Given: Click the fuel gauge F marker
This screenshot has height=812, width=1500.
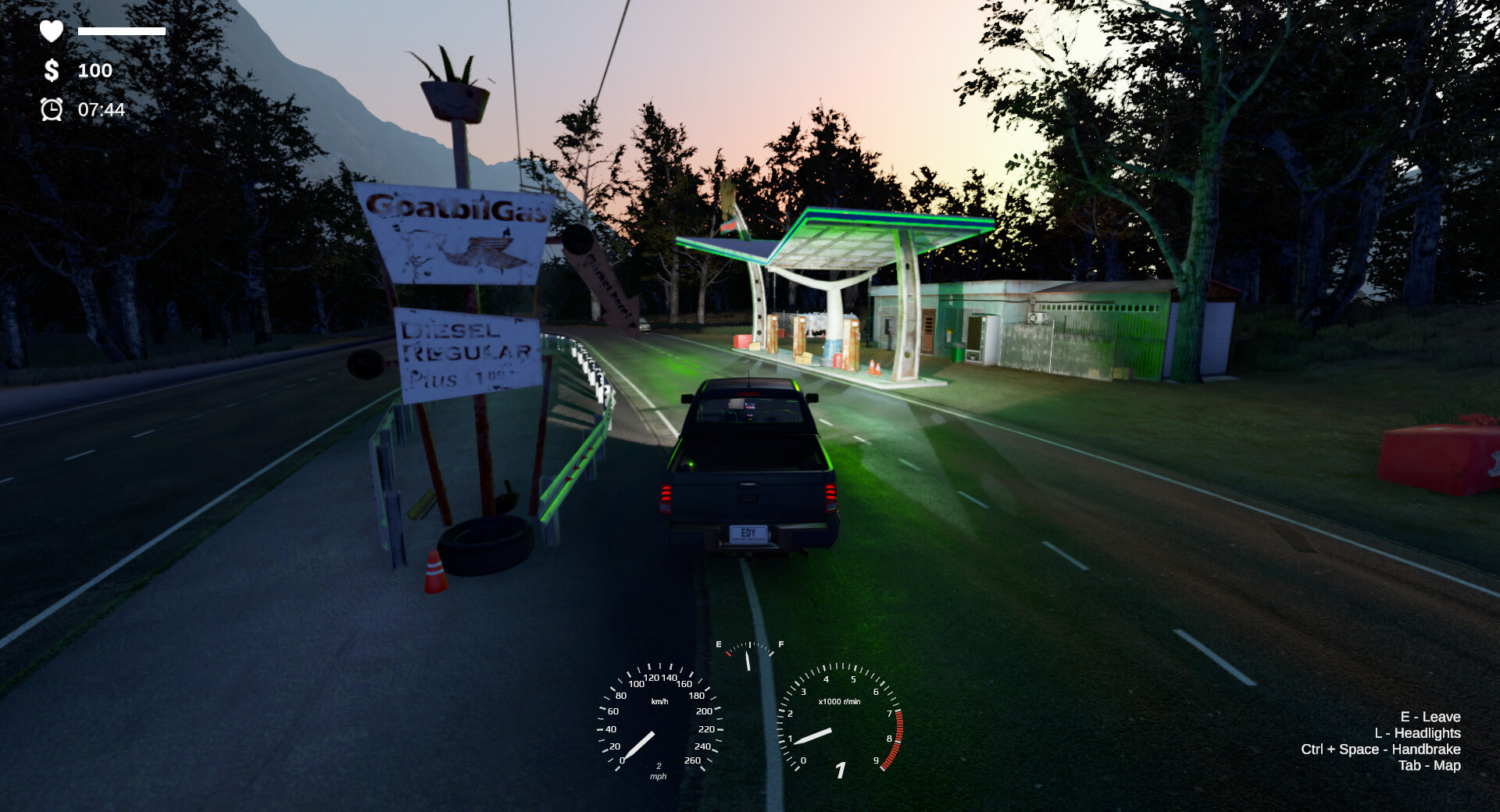Looking at the screenshot, I should coord(780,645).
